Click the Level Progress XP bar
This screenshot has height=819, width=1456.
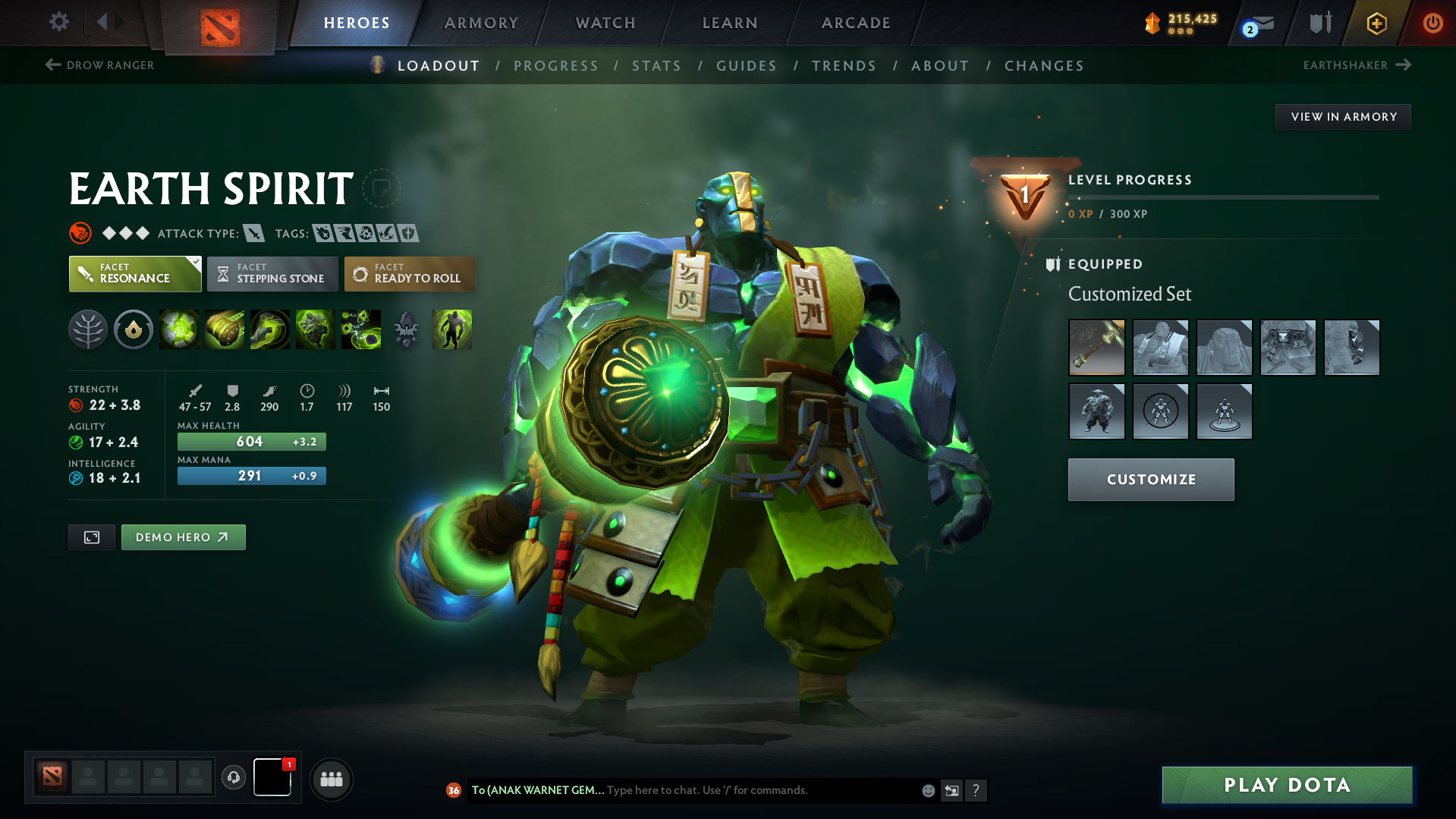point(1223,197)
